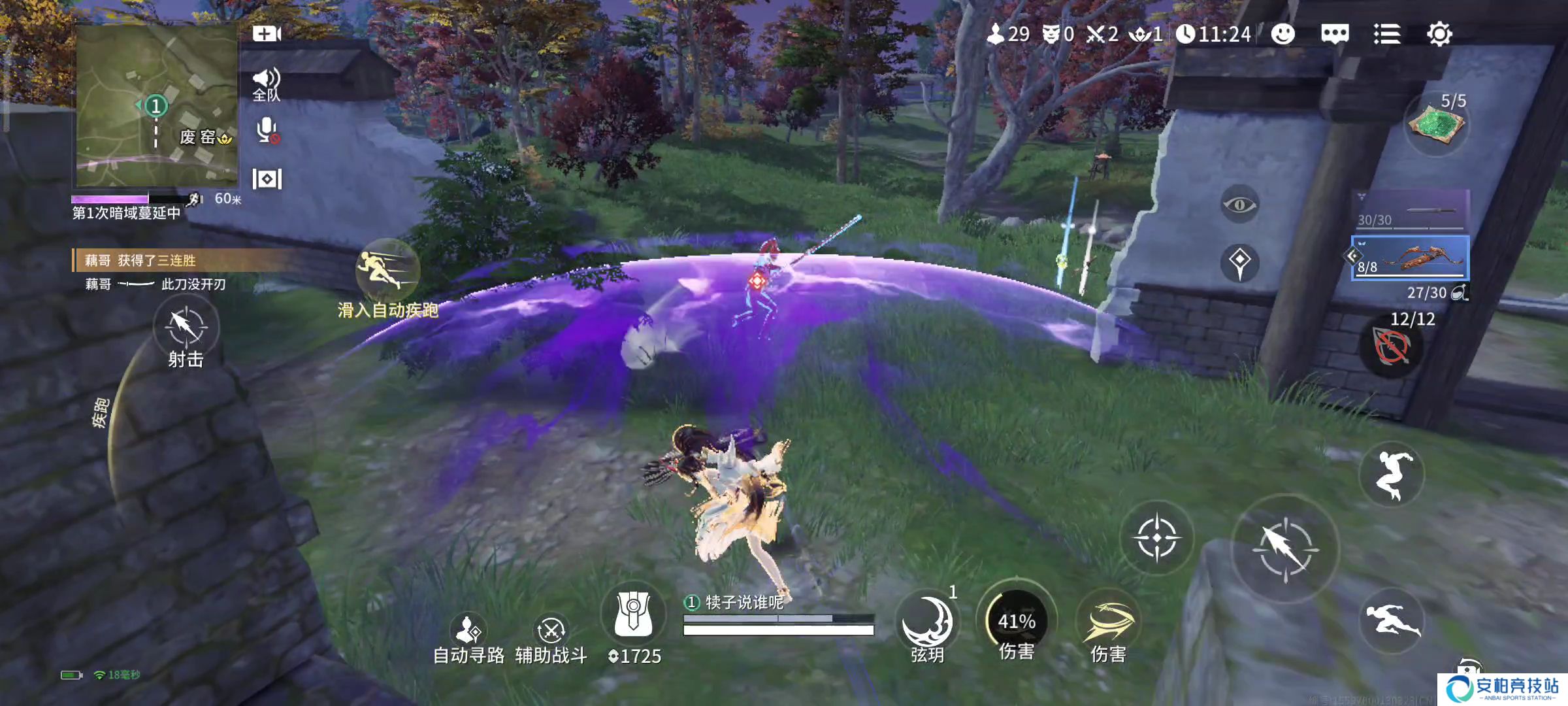Image resolution: width=1568 pixels, height=706 pixels.
Task: Open the armor backpack icon
Action: tap(632, 614)
